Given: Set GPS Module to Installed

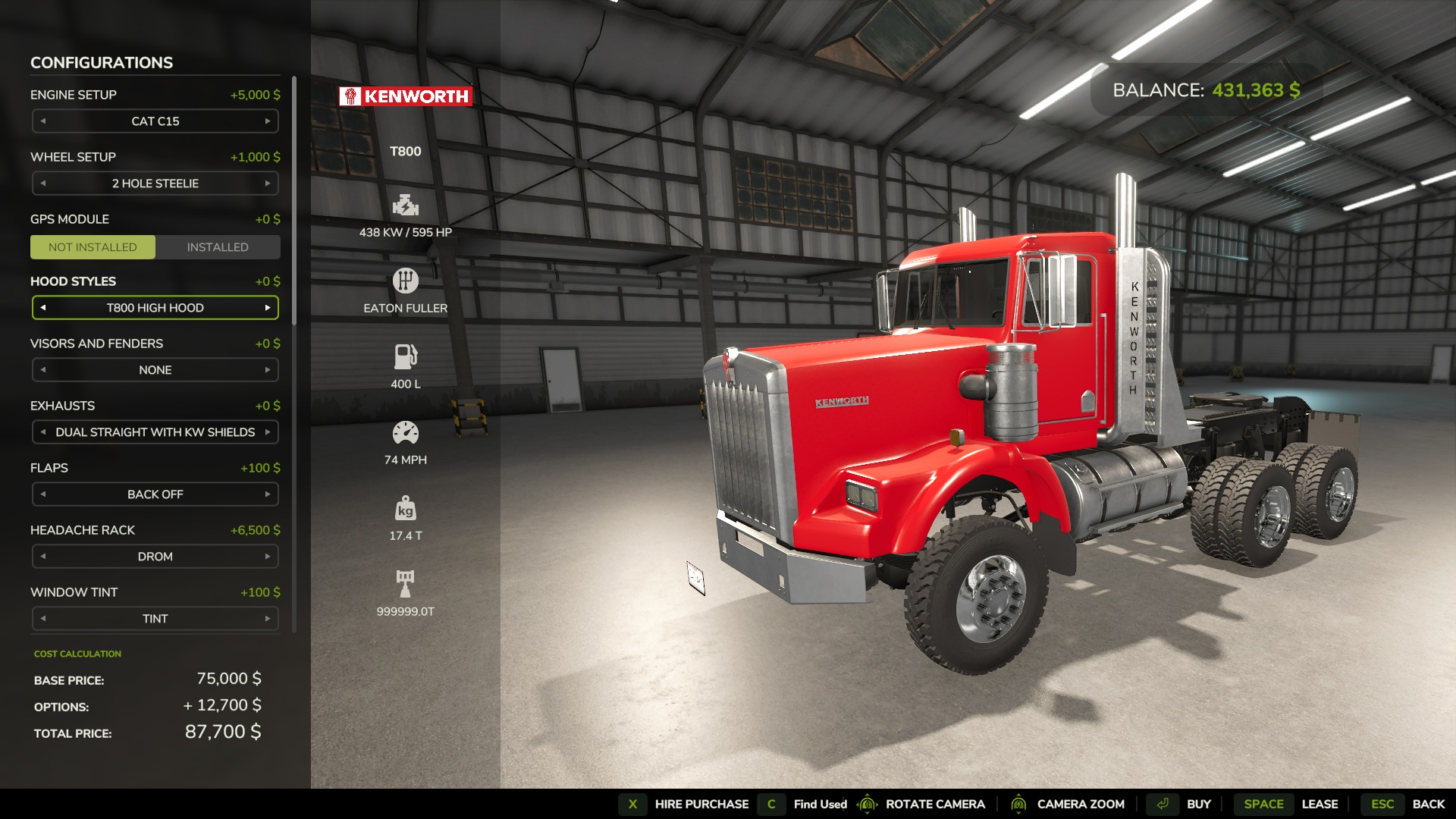Looking at the screenshot, I should [218, 247].
